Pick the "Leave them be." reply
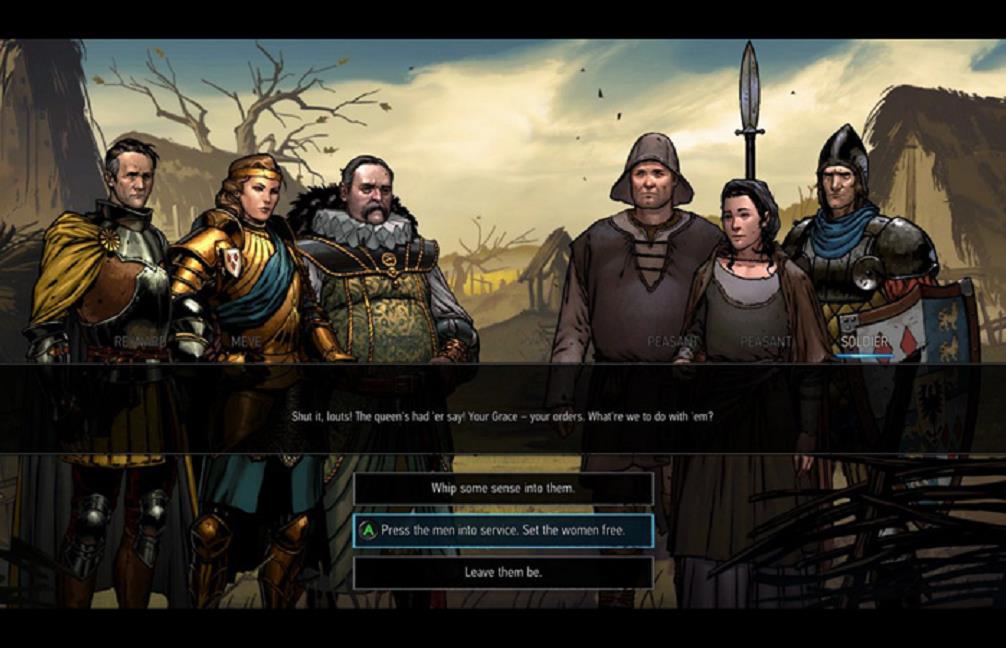This screenshot has height=648, width=1006. [503, 573]
